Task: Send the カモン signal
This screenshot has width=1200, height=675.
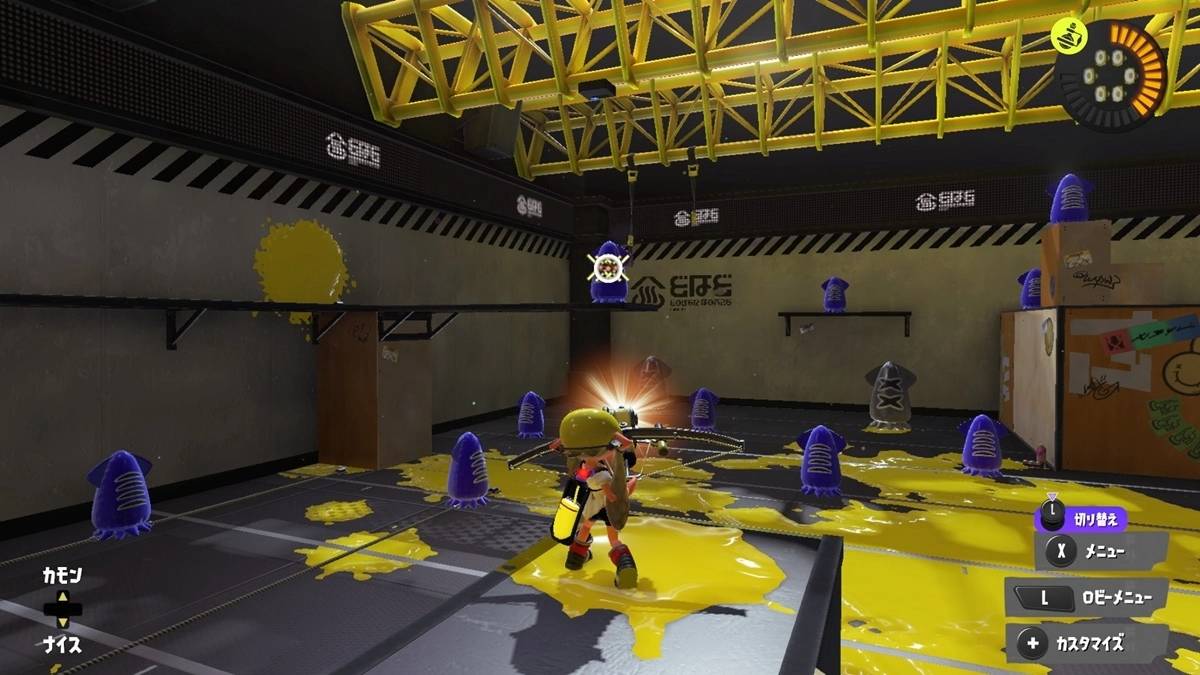Action: pos(61,576)
